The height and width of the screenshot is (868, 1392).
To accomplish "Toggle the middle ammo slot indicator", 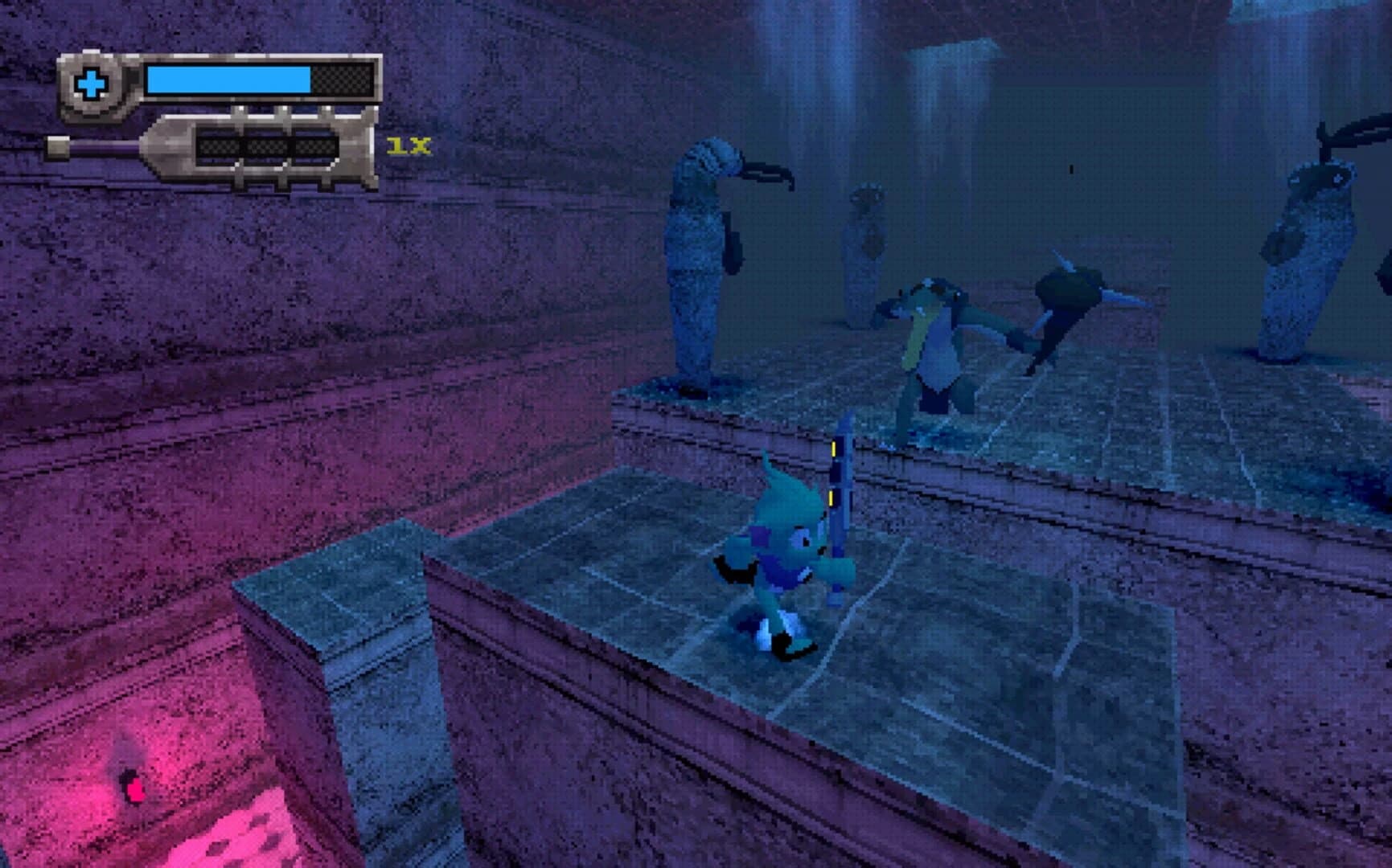I will click(x=265, y=146).
